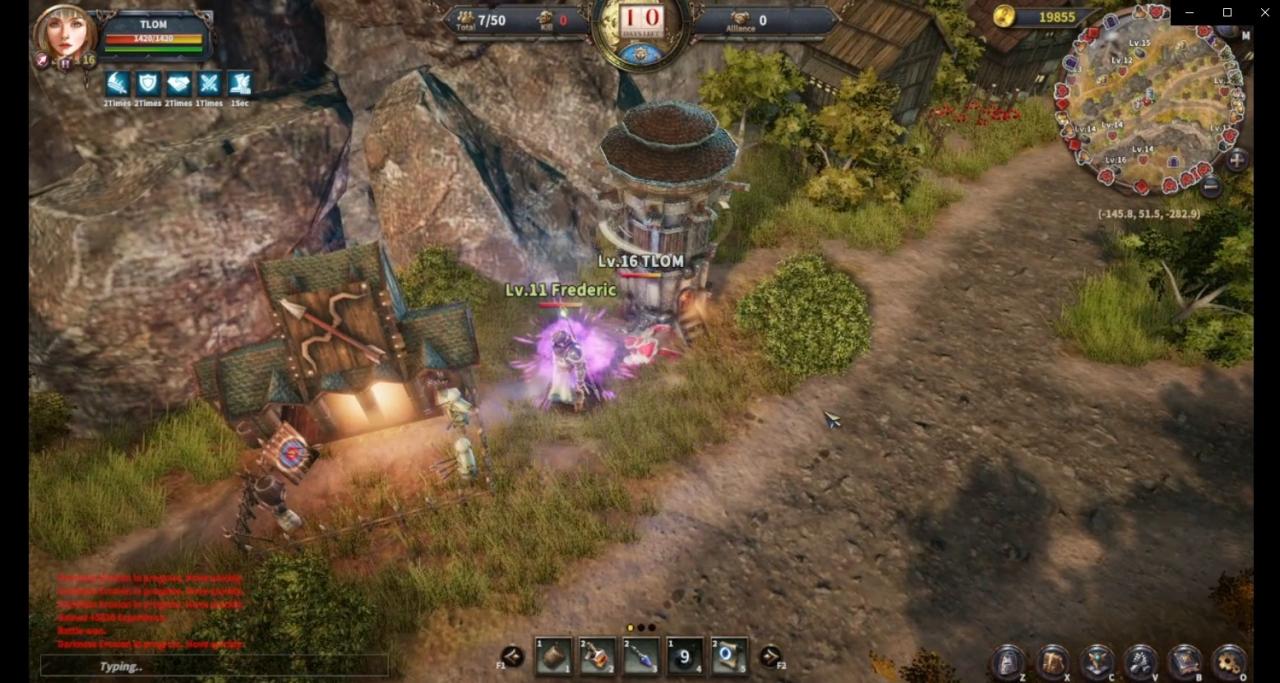Image resolution: width=1280 pixels, height=683 pixels.
Task: Select the handshake buff icon
Action: pos(179,84)
